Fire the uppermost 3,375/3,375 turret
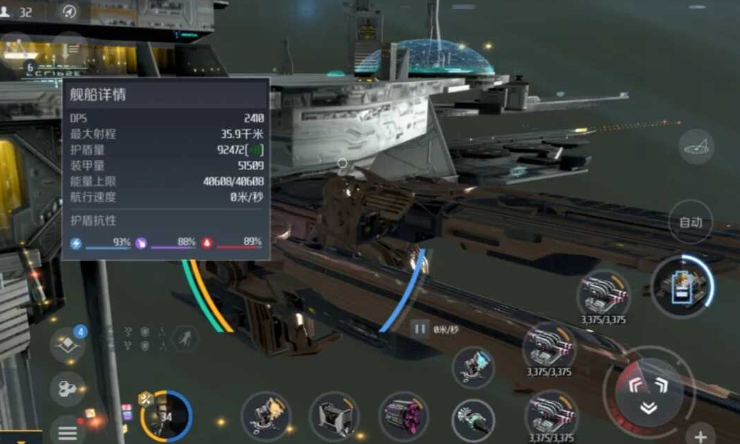Image resolution: width=740 pixels, height=444 pixels. coord(603,294)
